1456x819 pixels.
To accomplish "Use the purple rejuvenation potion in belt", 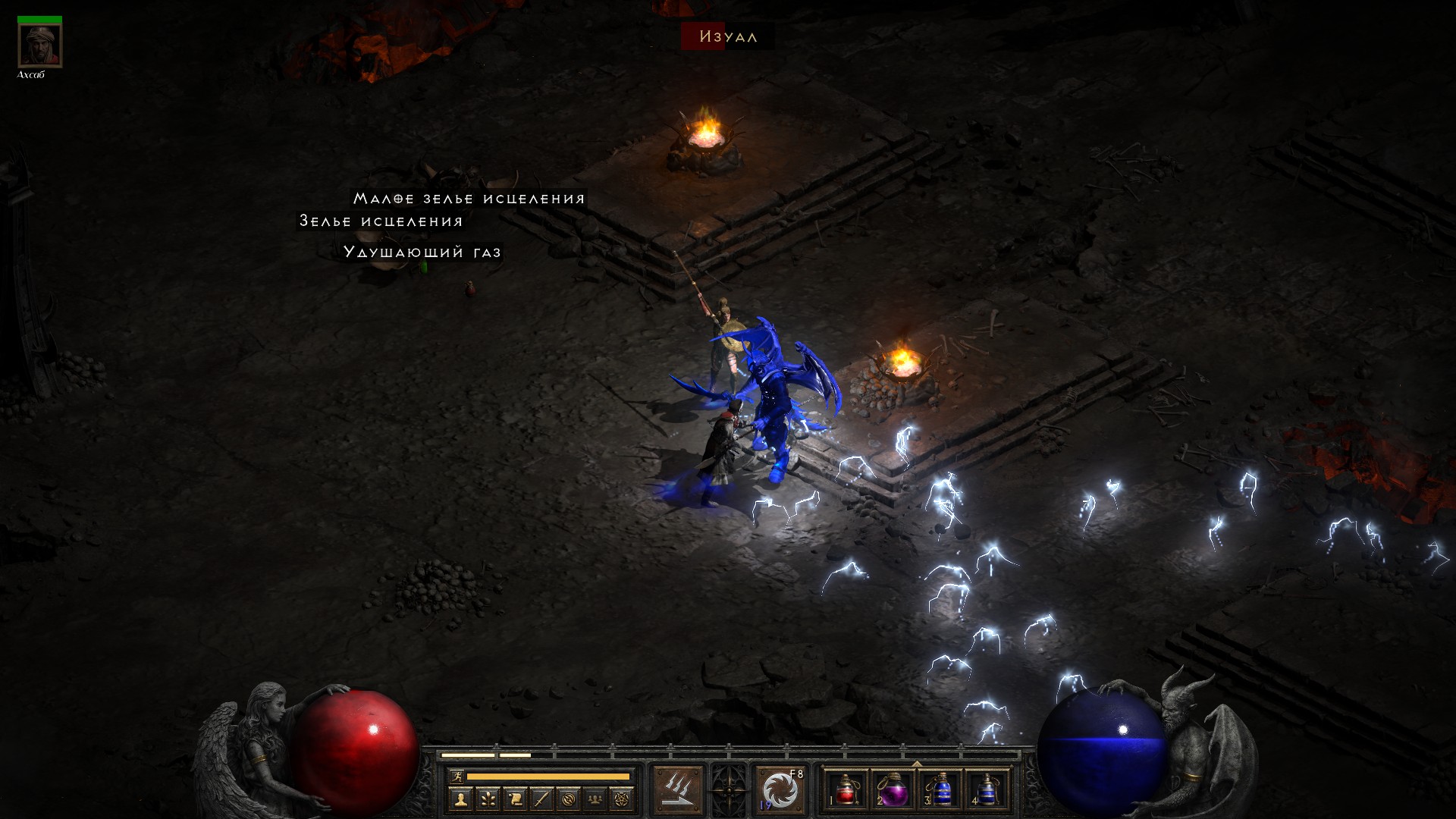I will coord(892,789).
